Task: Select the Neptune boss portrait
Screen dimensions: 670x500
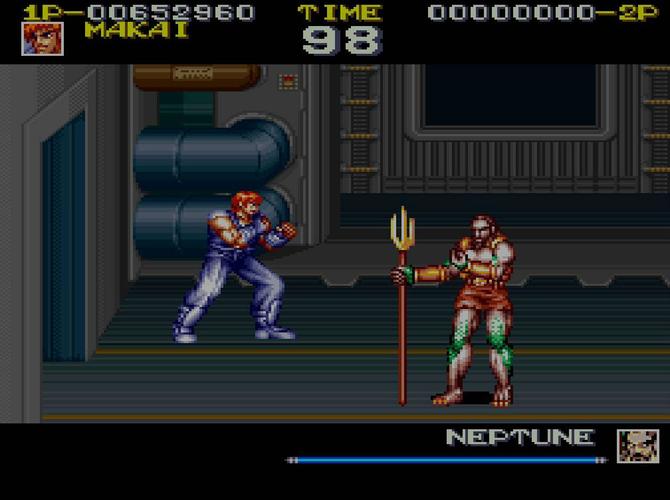Action: pos(637,445)
